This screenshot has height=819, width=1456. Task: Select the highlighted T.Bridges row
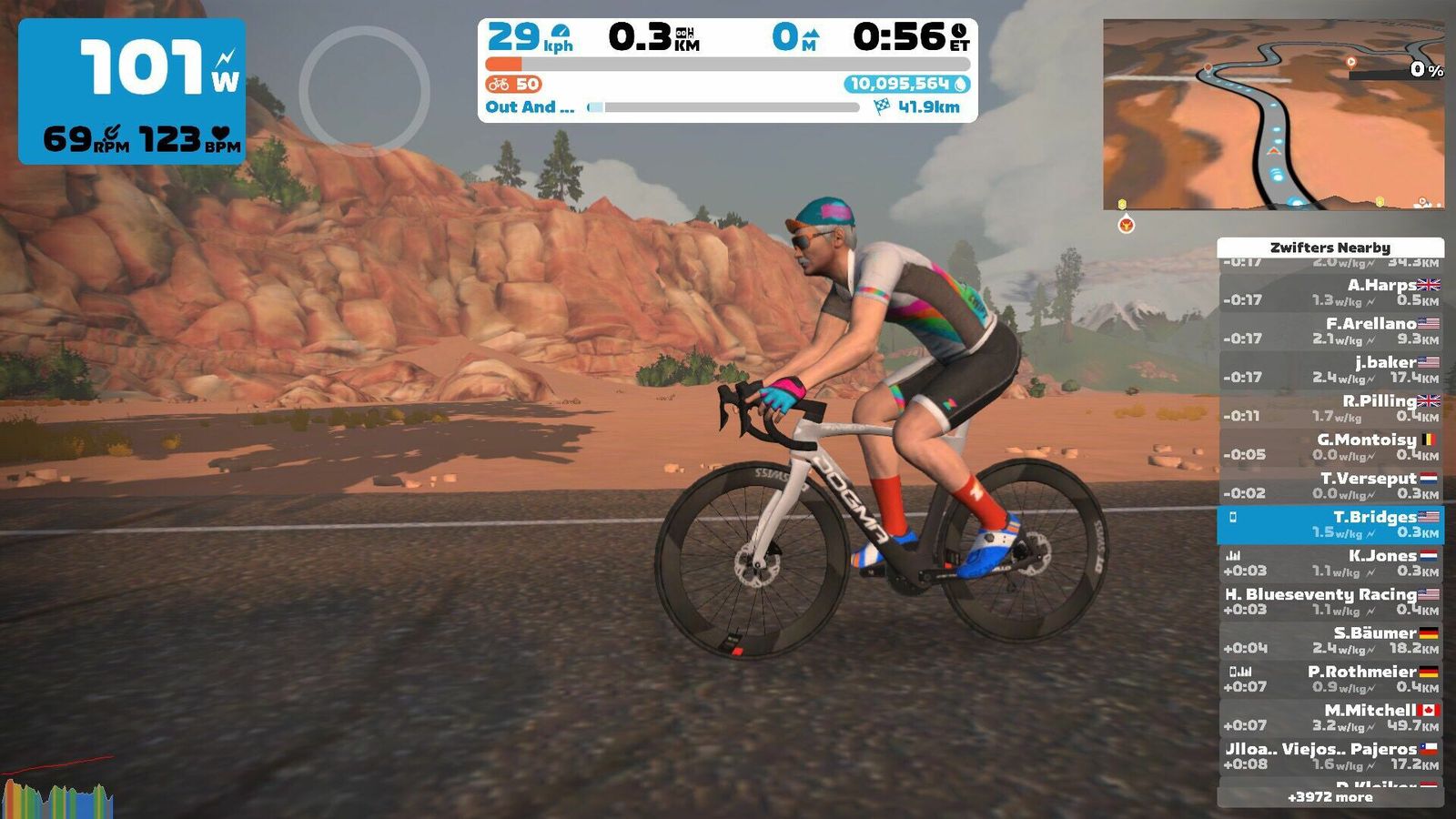[x=1330, y=524]
